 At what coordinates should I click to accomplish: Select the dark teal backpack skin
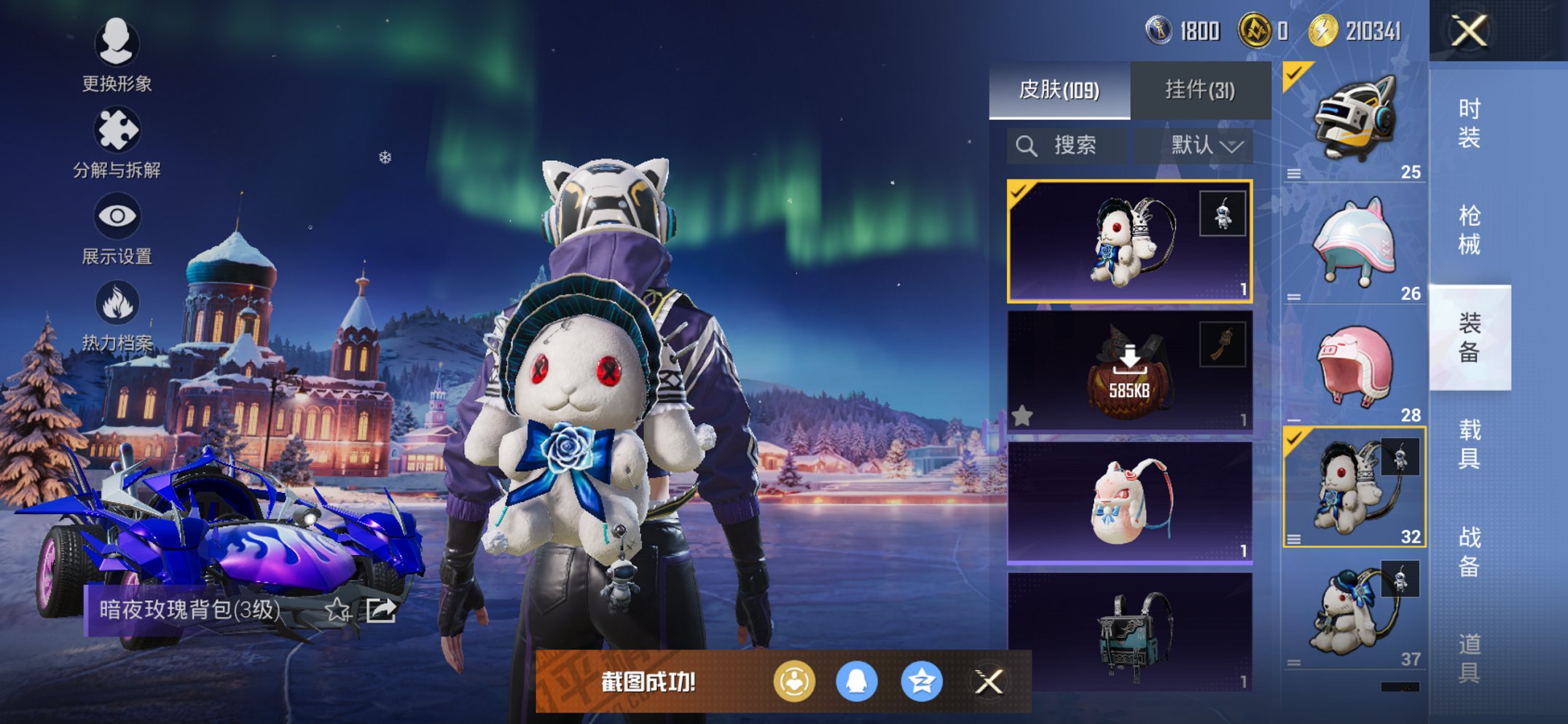pyautogui.click(x=1129, y=632)
